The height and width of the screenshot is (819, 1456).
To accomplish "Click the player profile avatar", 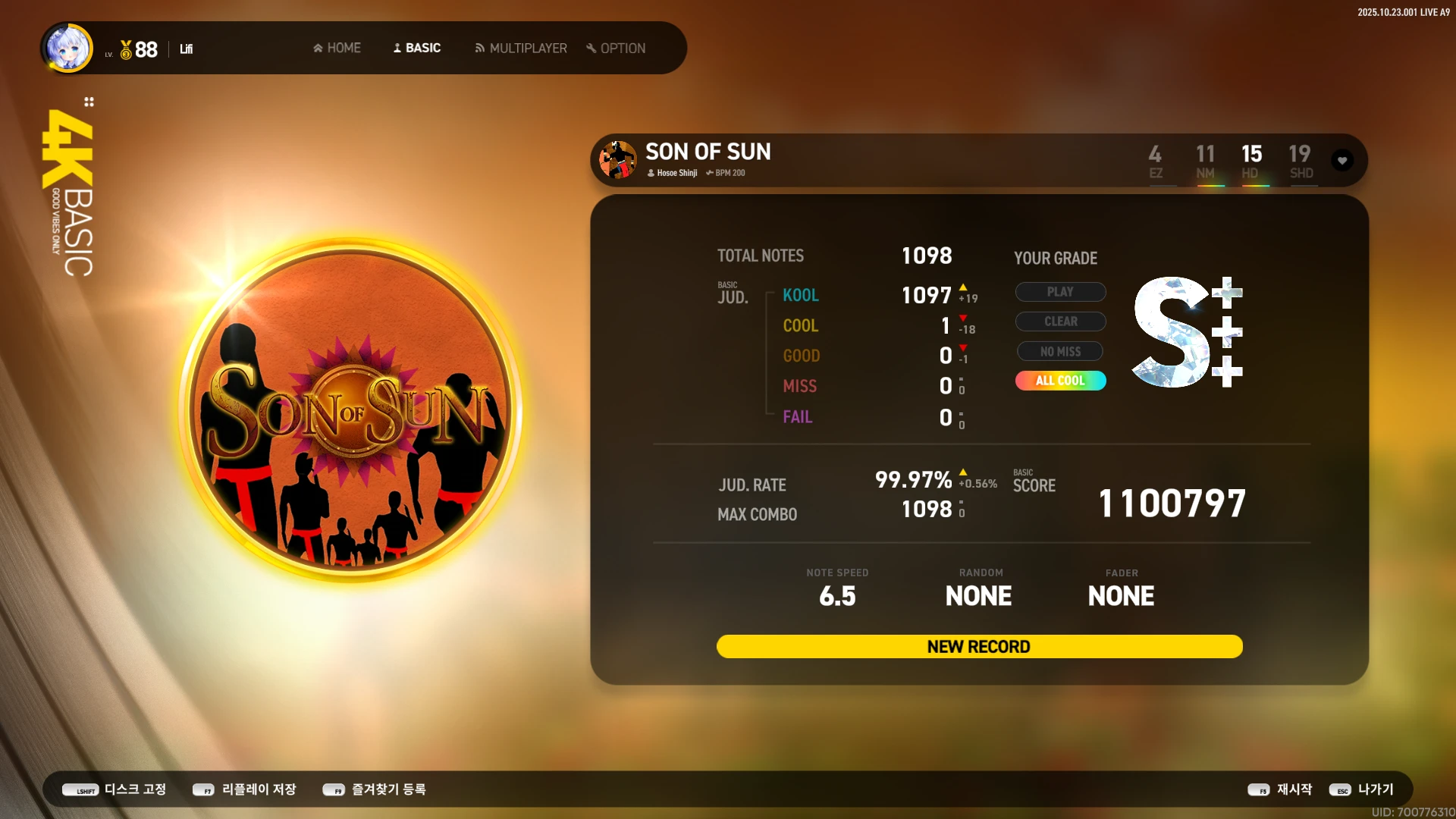I will (x=68, y=48).
